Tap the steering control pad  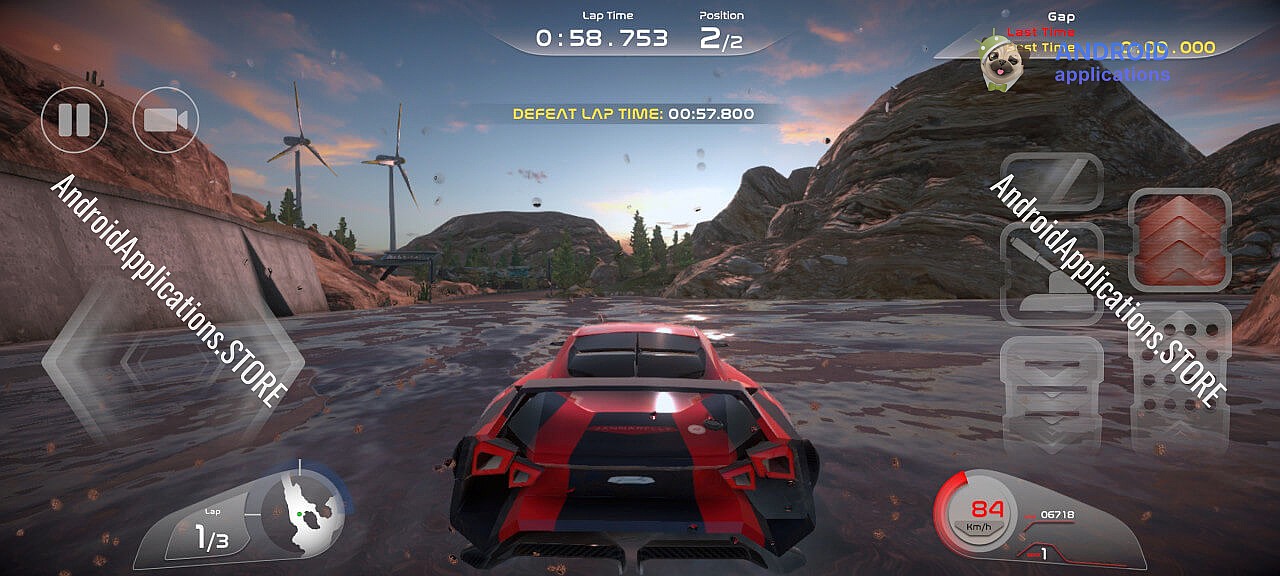point(172,360)
